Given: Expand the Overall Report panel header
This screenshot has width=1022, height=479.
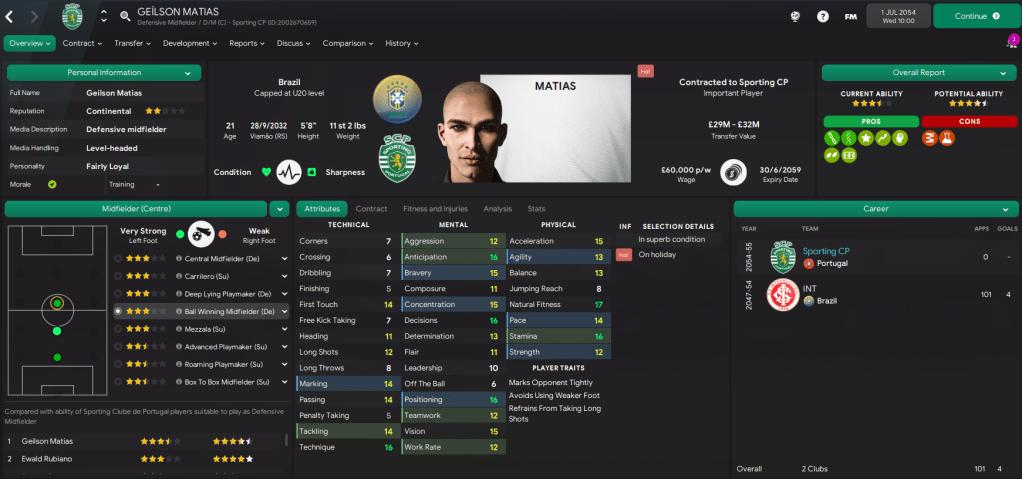Looking at the screenshot, I should [917, 73].
